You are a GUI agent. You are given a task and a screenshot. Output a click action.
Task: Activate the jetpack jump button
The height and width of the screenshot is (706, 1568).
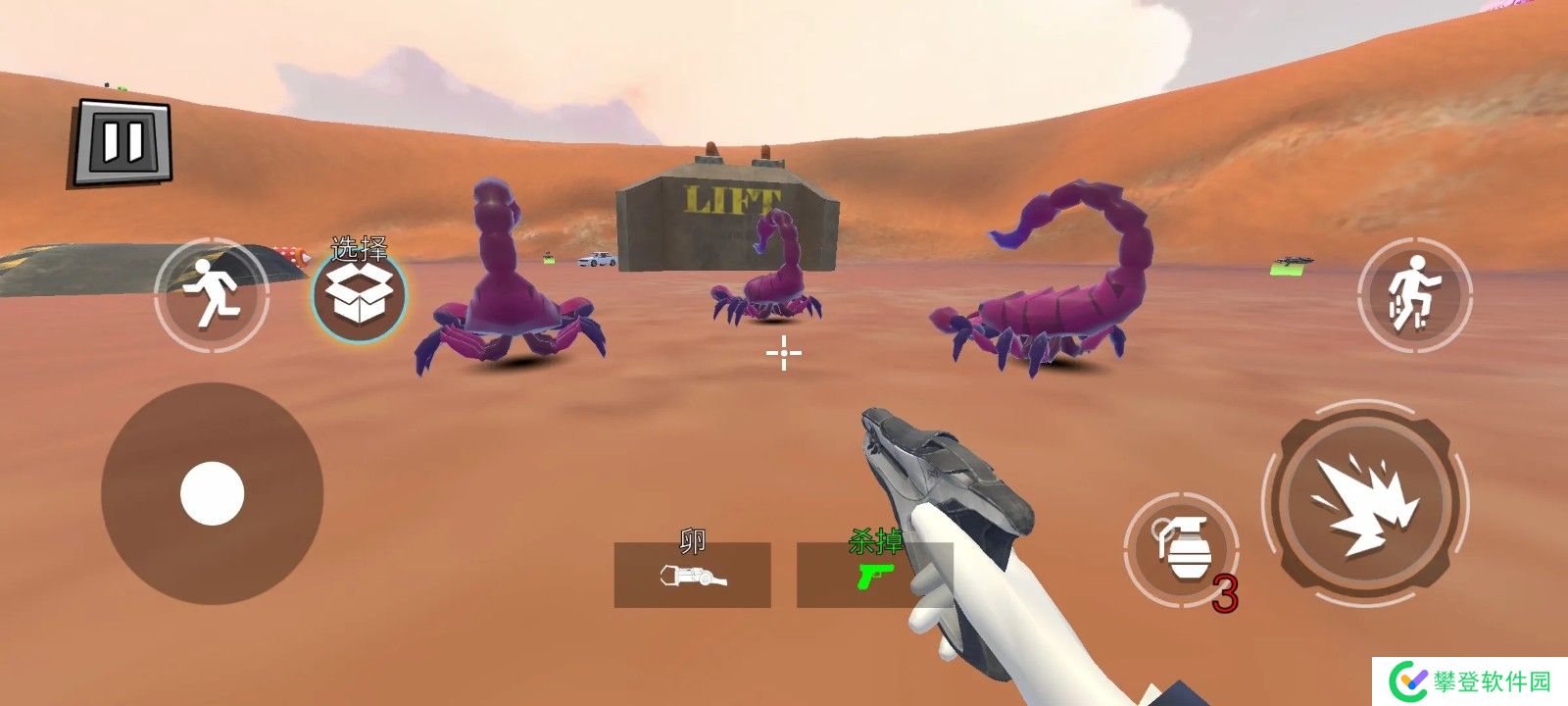(1414, 294)
